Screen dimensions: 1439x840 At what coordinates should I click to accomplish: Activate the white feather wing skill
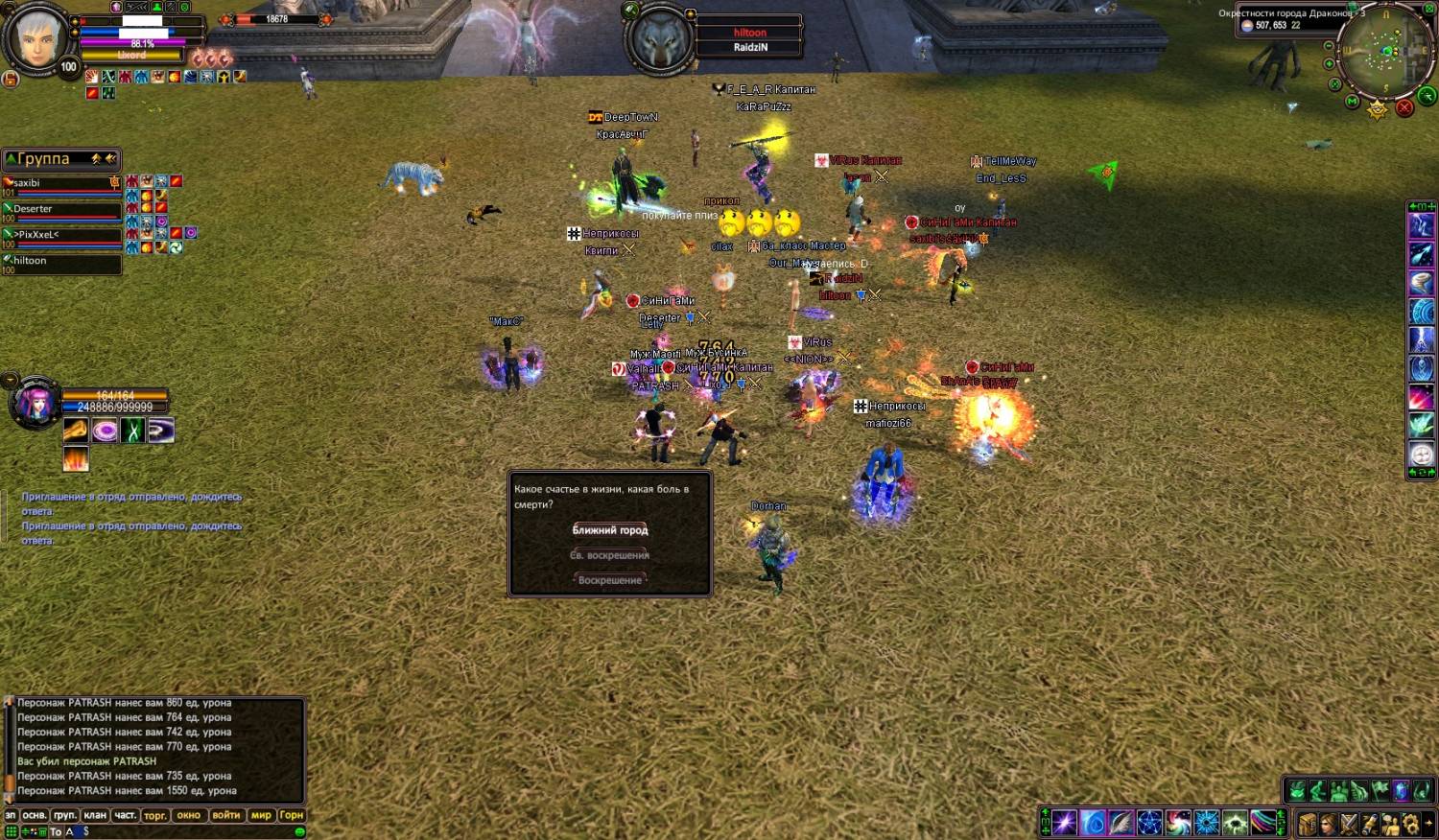pyautogui.click(x=1121, y=823)
